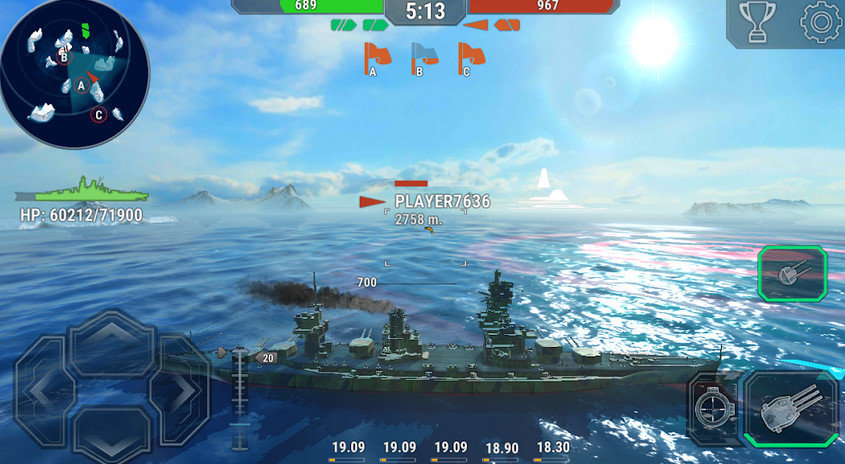Open the settings gear menu
This screenshot has width=845, height=464.
click(x=821, y=22)
